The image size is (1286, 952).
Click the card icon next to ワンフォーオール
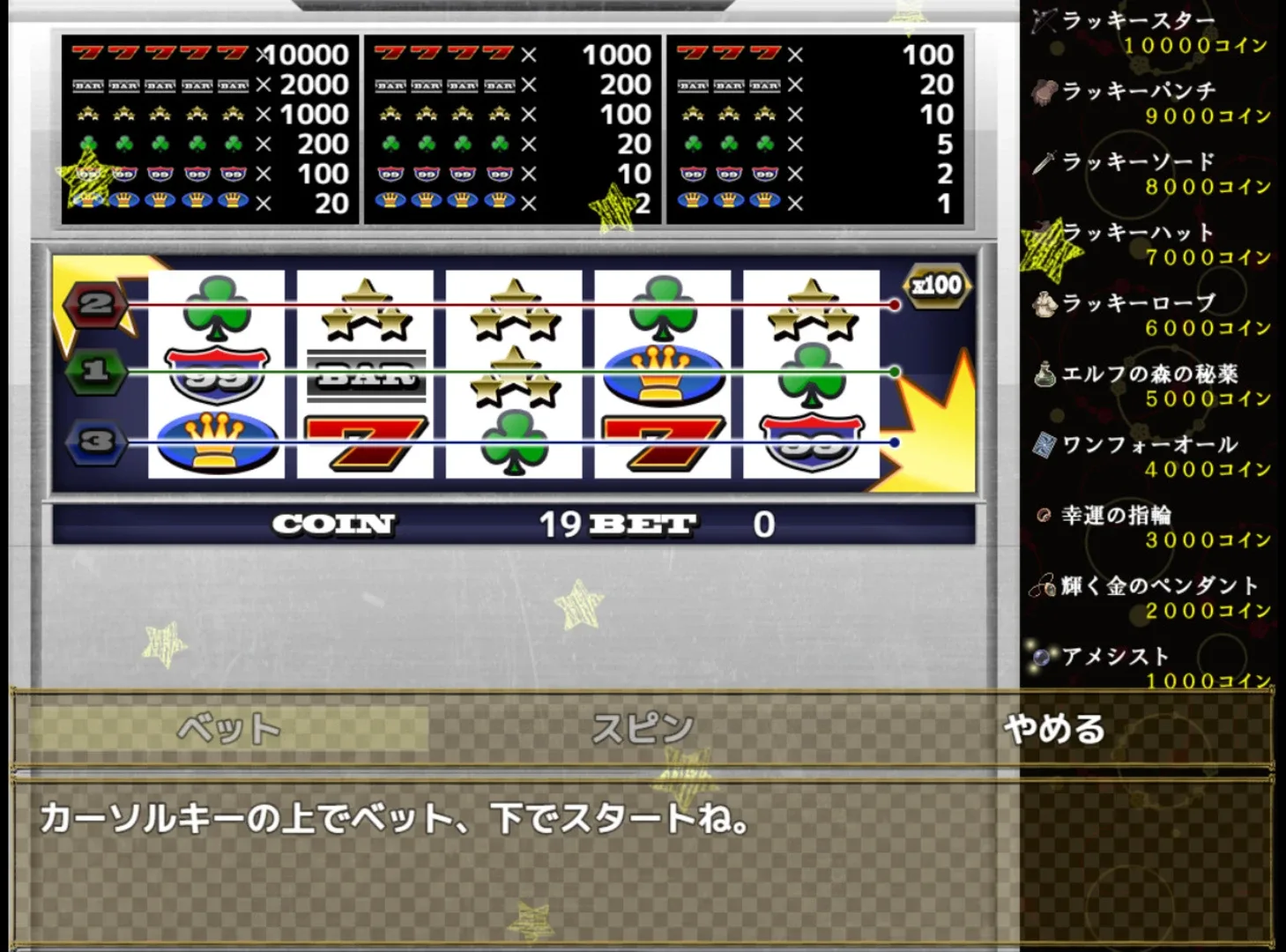1044,445
